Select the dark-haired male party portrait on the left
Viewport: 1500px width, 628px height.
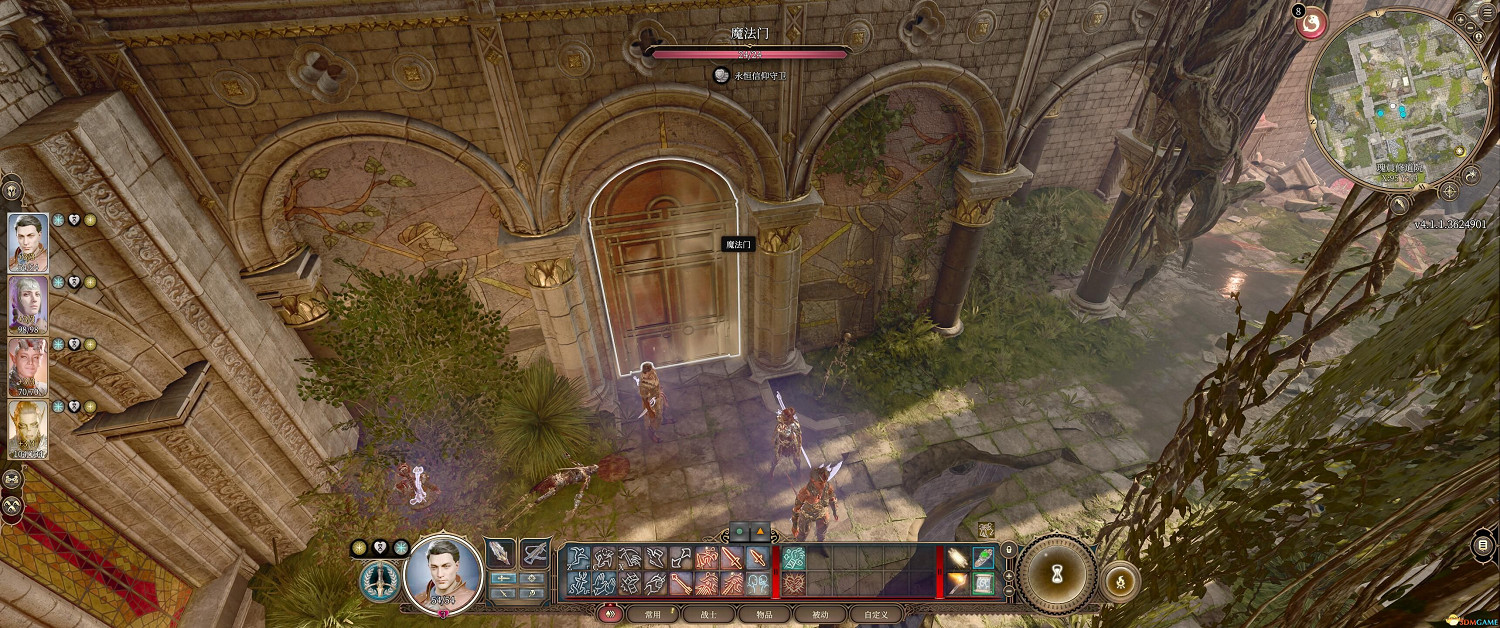27,241
